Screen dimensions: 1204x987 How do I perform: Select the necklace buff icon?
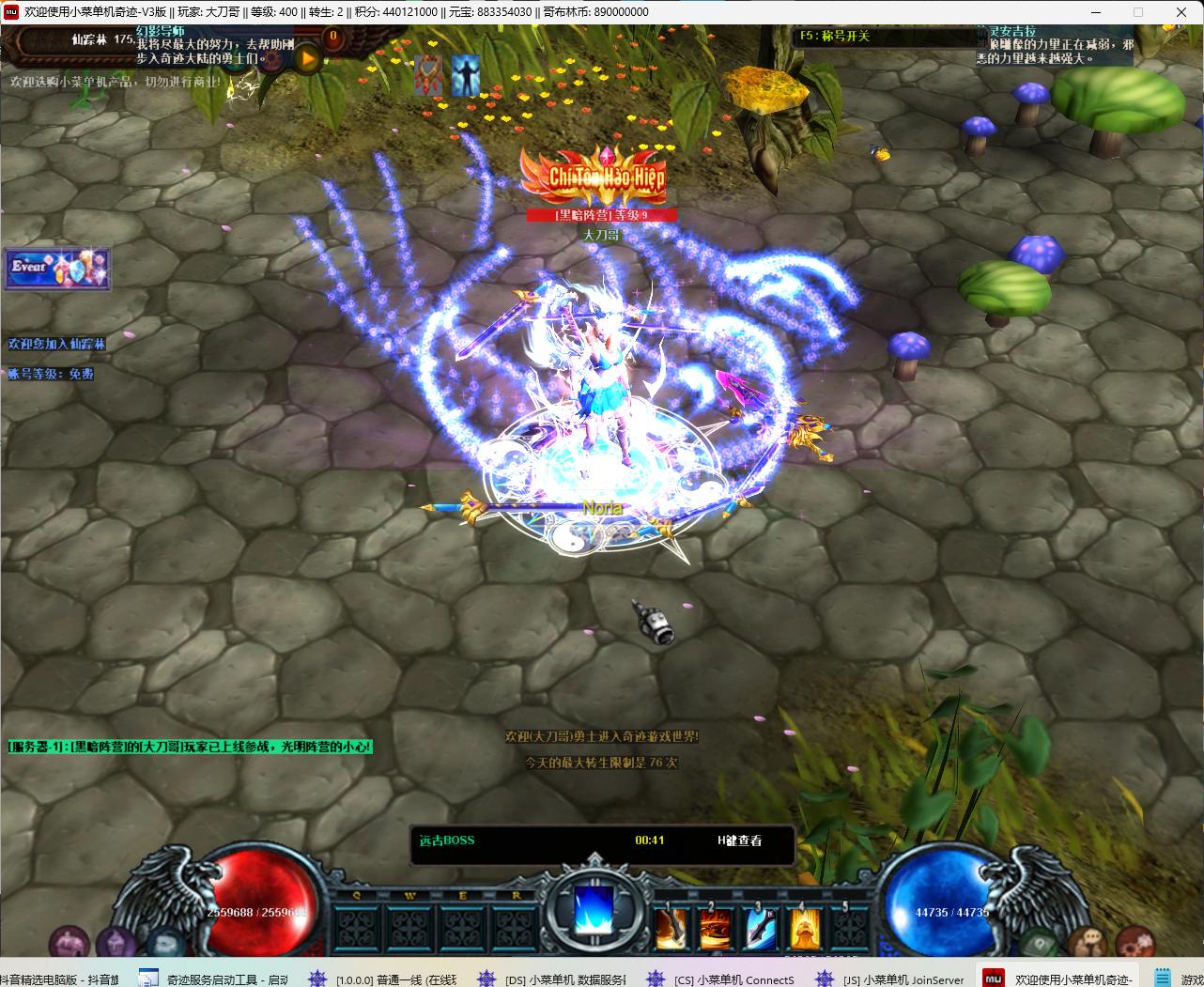click(x=428, y=74)
